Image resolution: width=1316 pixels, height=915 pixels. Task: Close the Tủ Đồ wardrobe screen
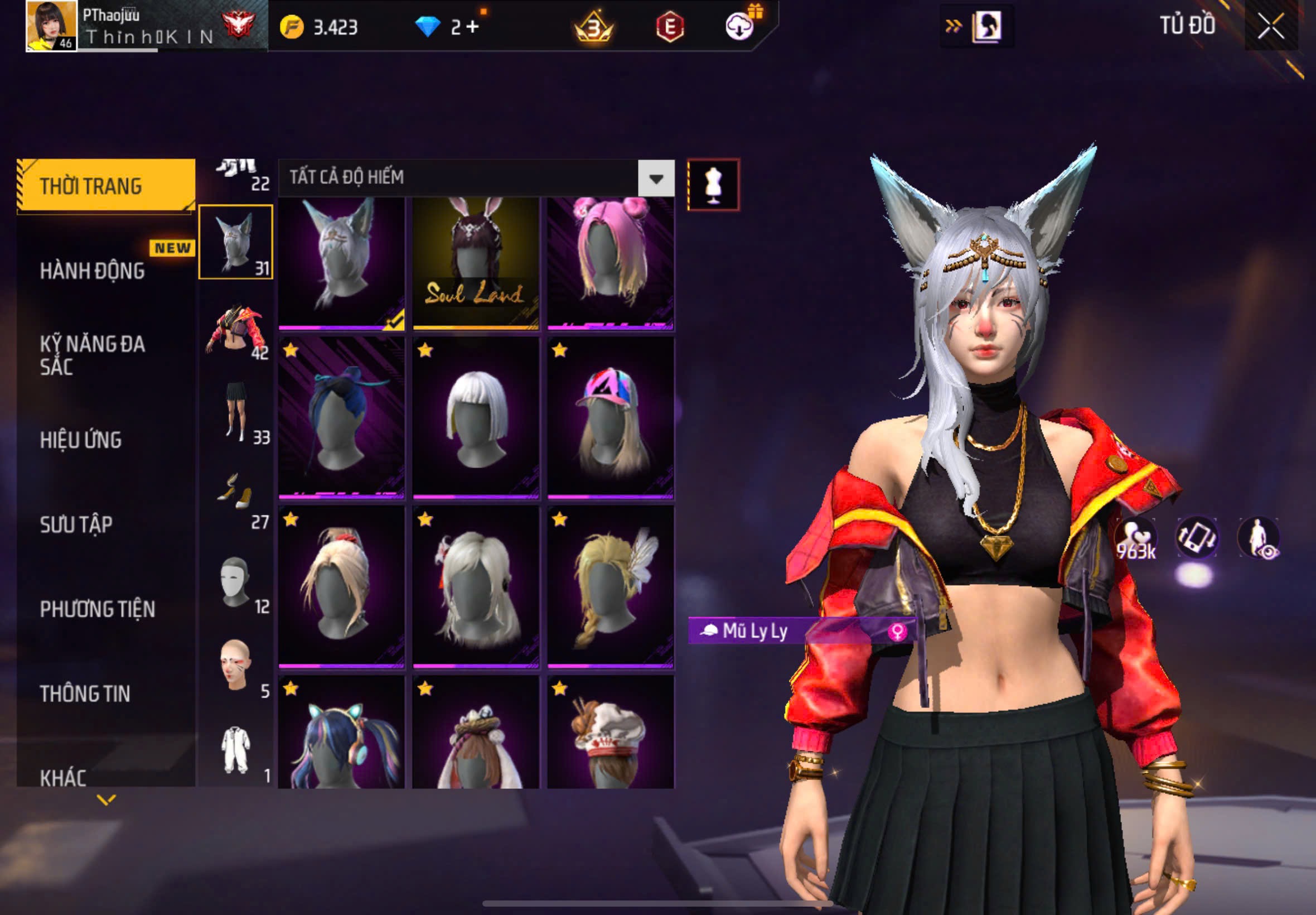point(1270,26)
